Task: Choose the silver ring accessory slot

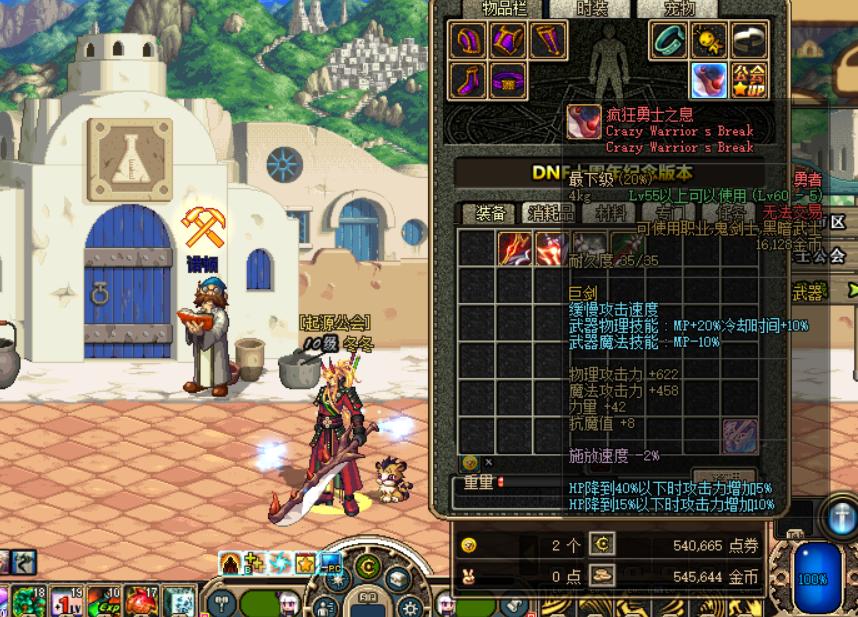Action: 748,41
